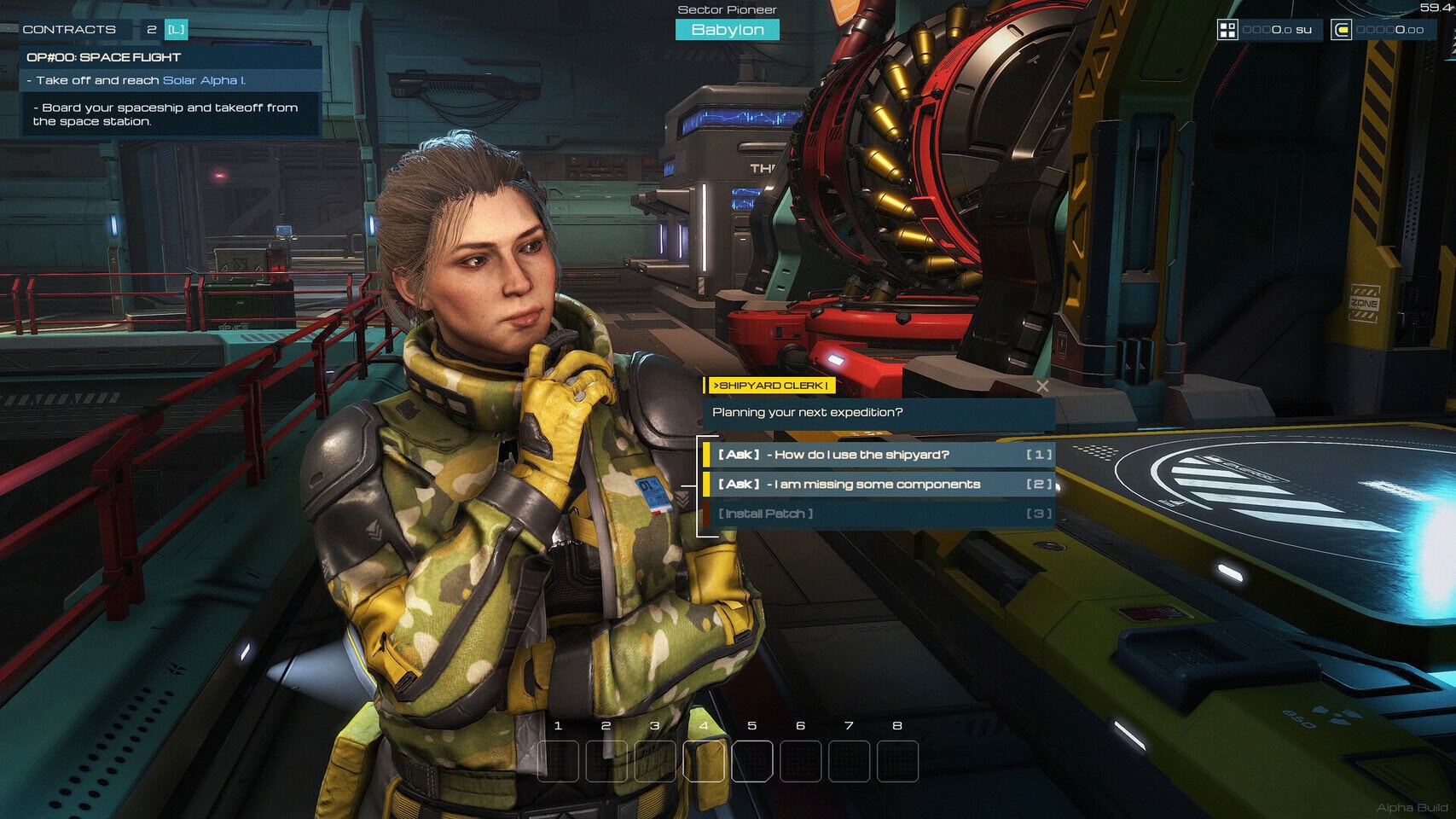Close the Shipyard Clerk dialogue
Image resolution: width=1456 pixels, height=819 pixels.
point(1042,386)
